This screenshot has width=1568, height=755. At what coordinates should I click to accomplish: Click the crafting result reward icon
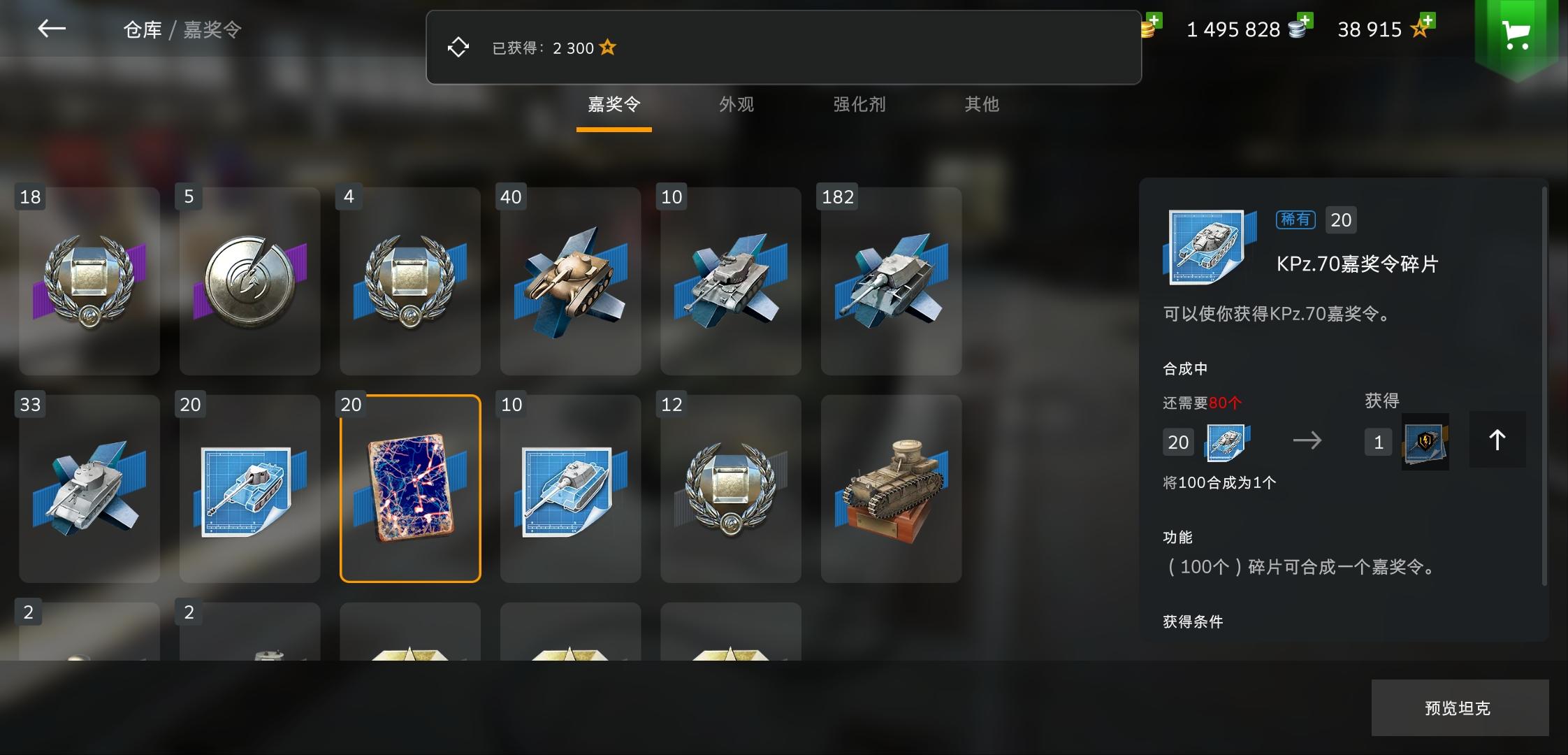(1426, 442)
